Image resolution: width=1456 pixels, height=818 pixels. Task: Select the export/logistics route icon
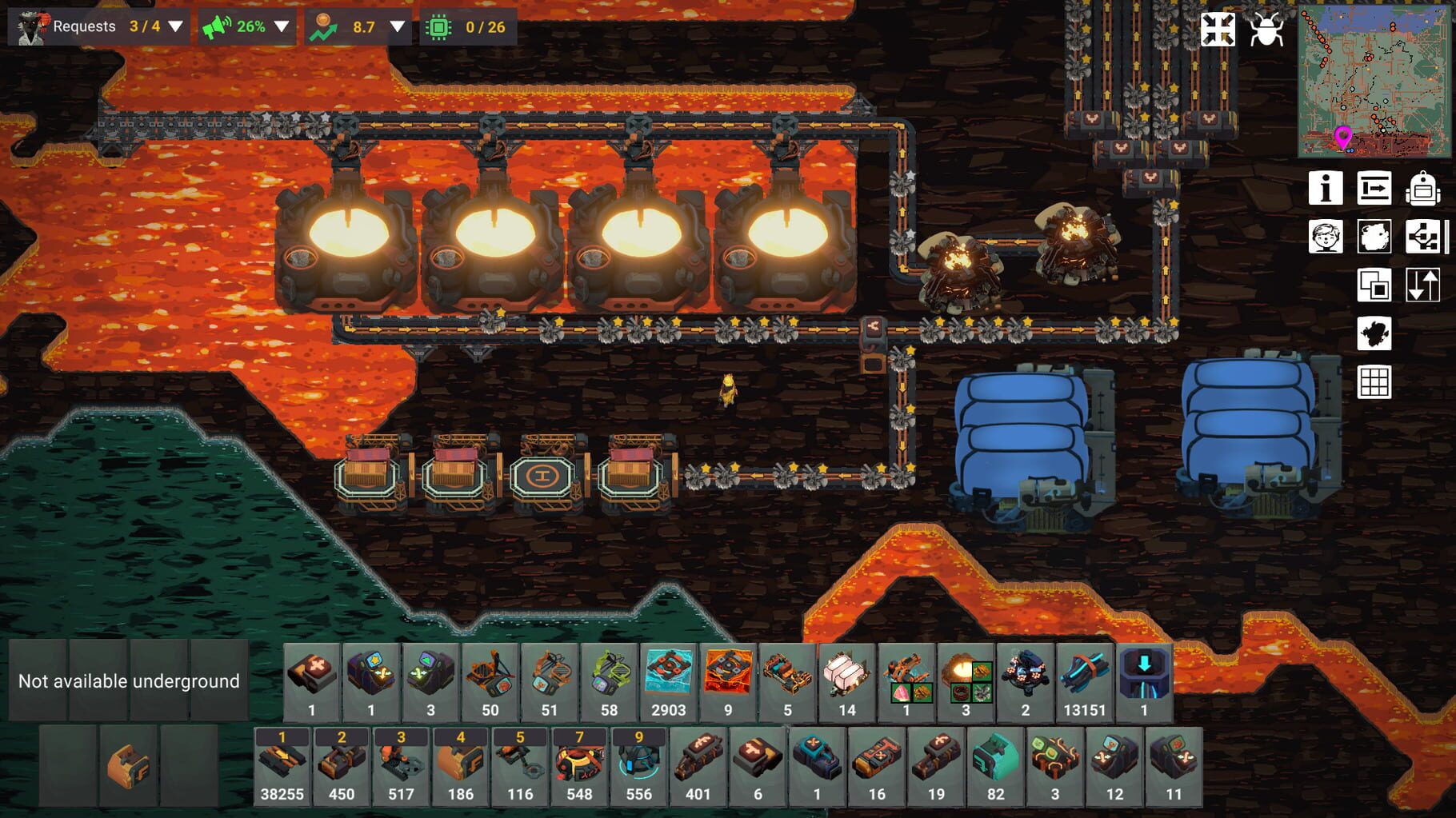(1374, 190)
